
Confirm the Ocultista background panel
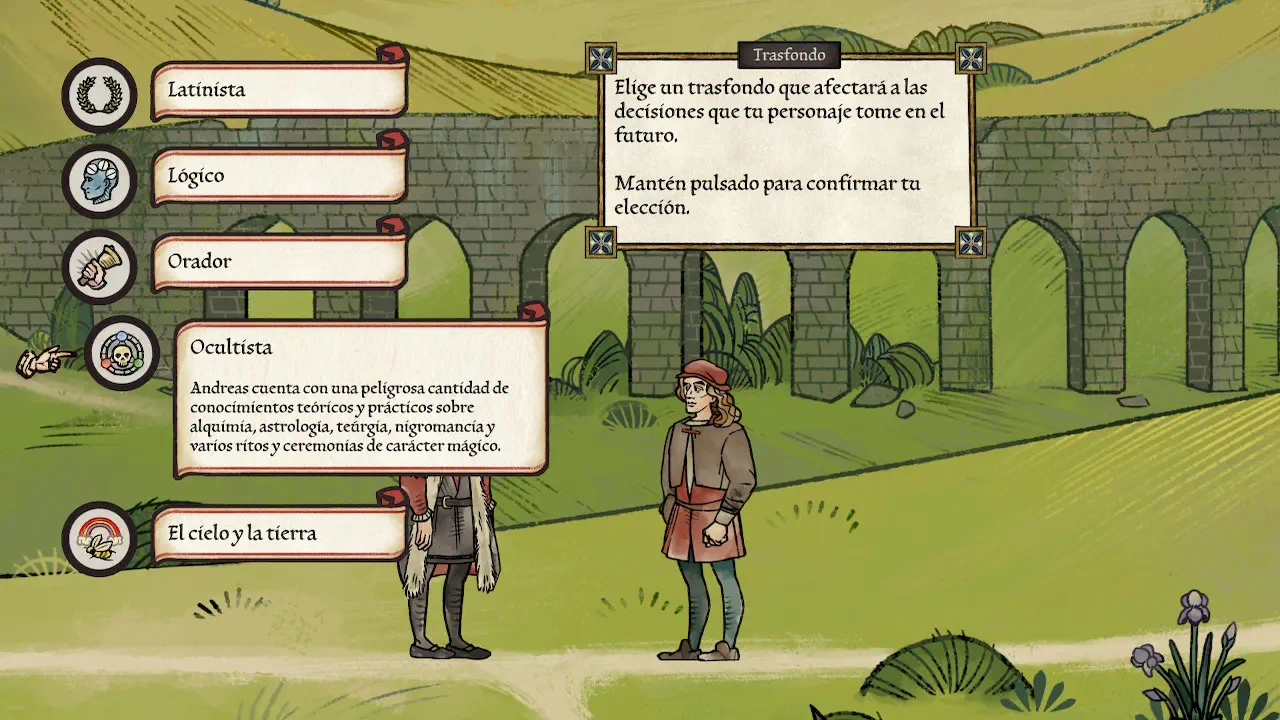pos(361,398)
